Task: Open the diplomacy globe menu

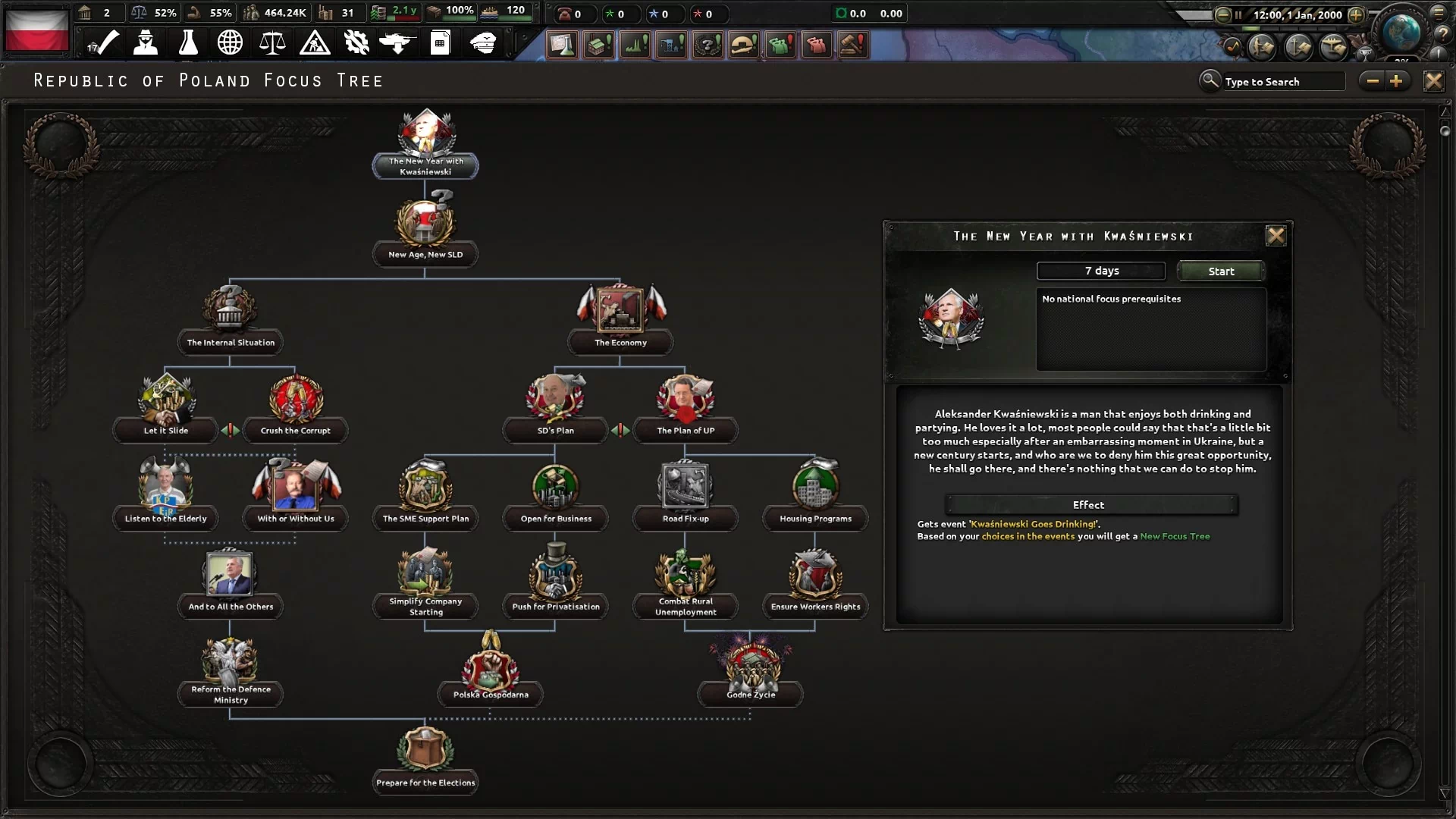Action: point(230,42)
